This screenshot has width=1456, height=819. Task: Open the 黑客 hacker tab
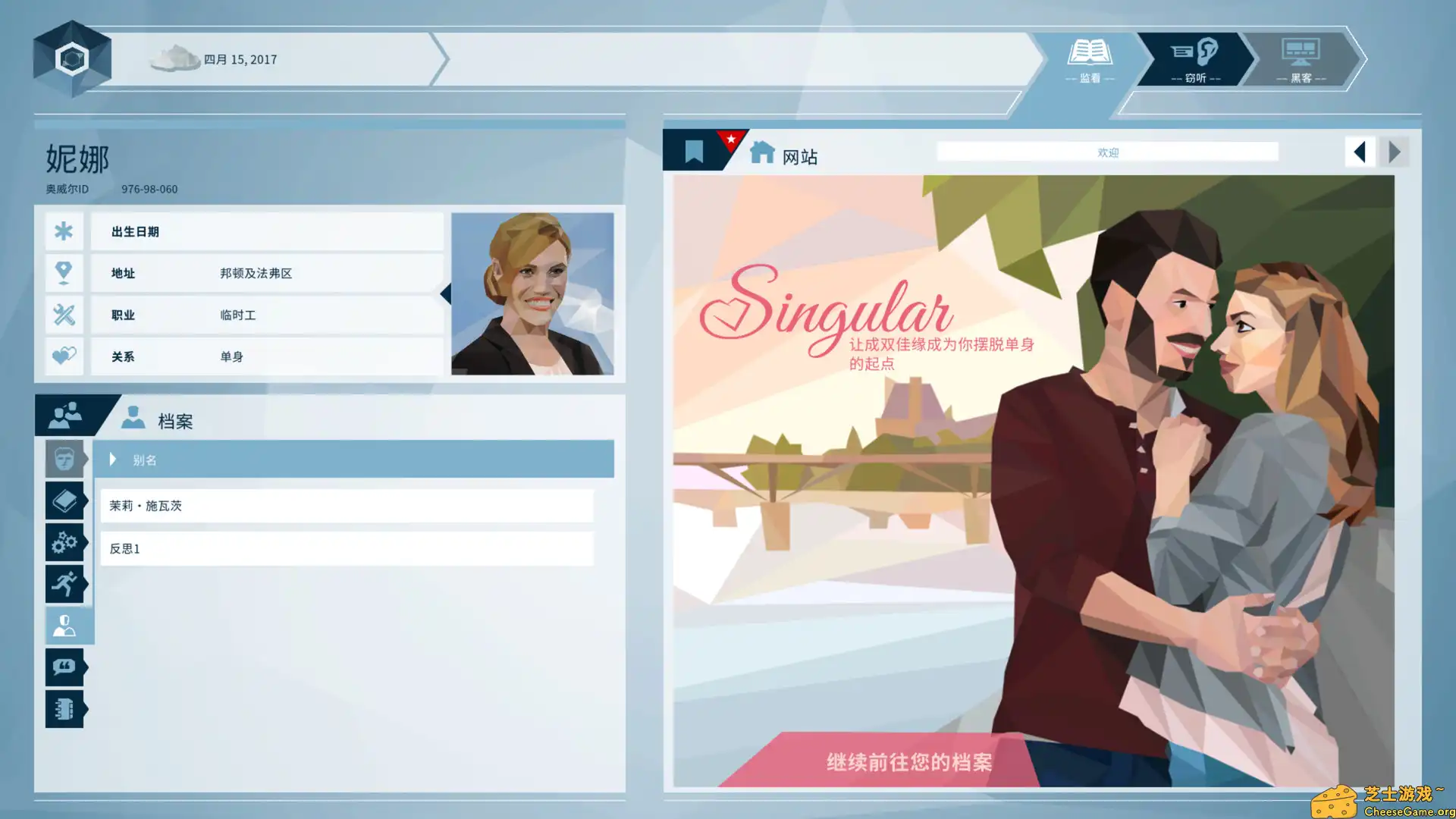(1301, 59)
